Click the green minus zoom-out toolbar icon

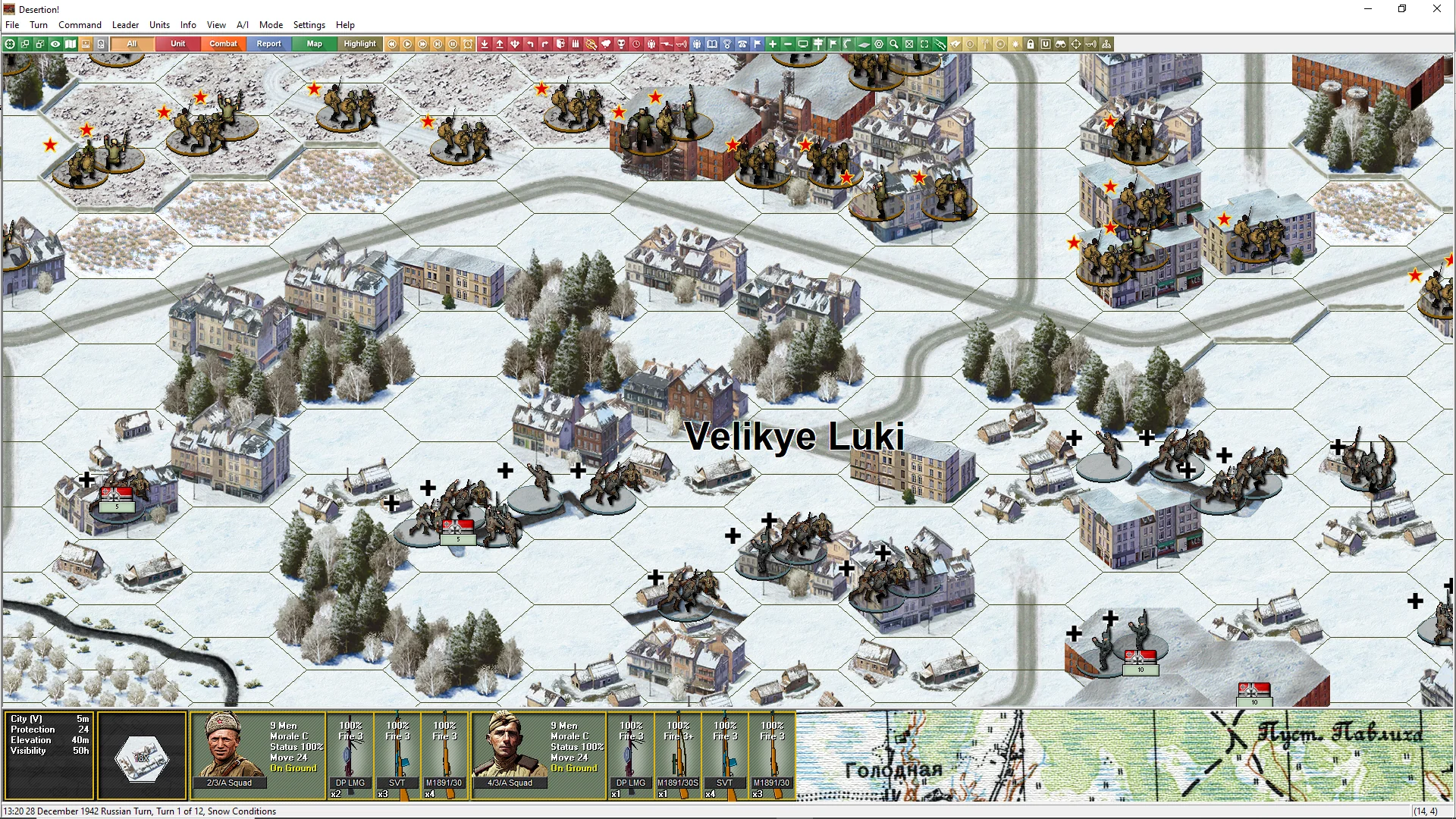[x=788, y=44]
